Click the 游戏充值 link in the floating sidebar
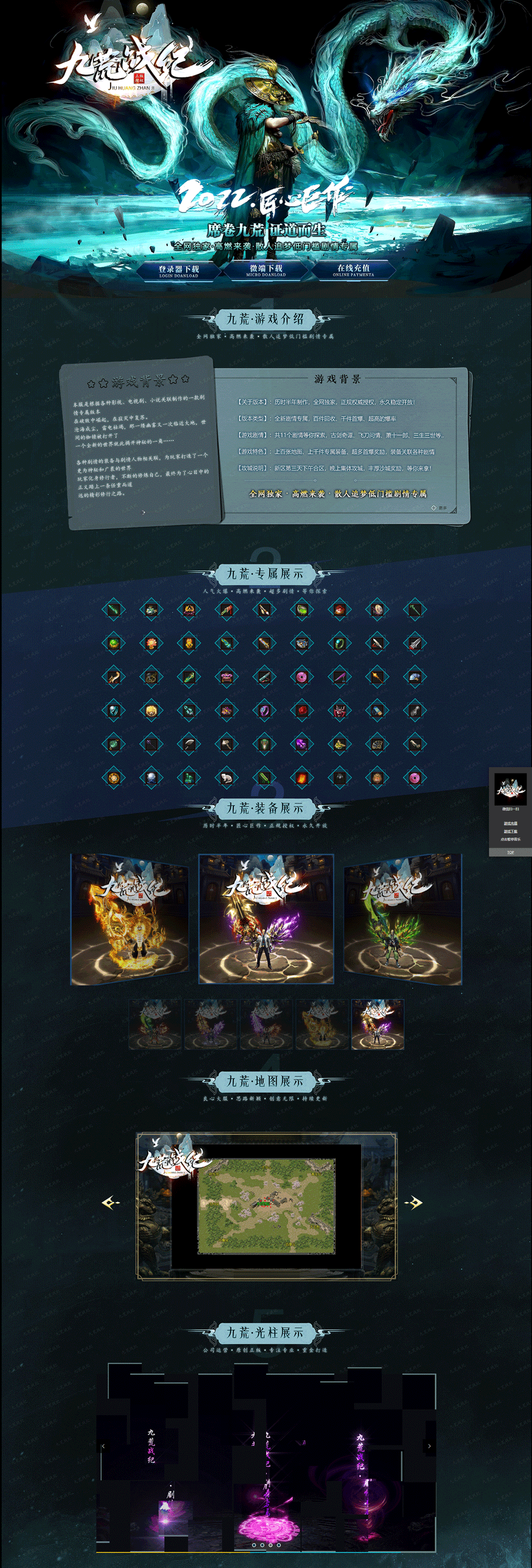The width and height of the screenshot is (532, 1568). pos(510,823)
